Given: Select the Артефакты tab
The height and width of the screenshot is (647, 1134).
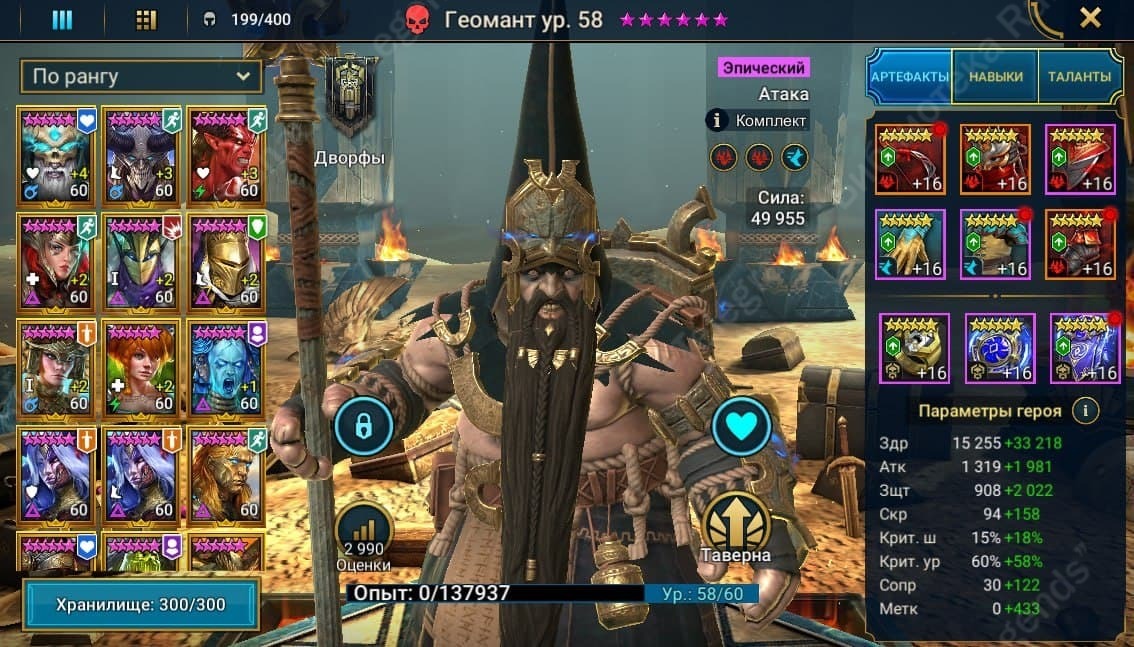Looking at the screenshot, I should (909, 77).
